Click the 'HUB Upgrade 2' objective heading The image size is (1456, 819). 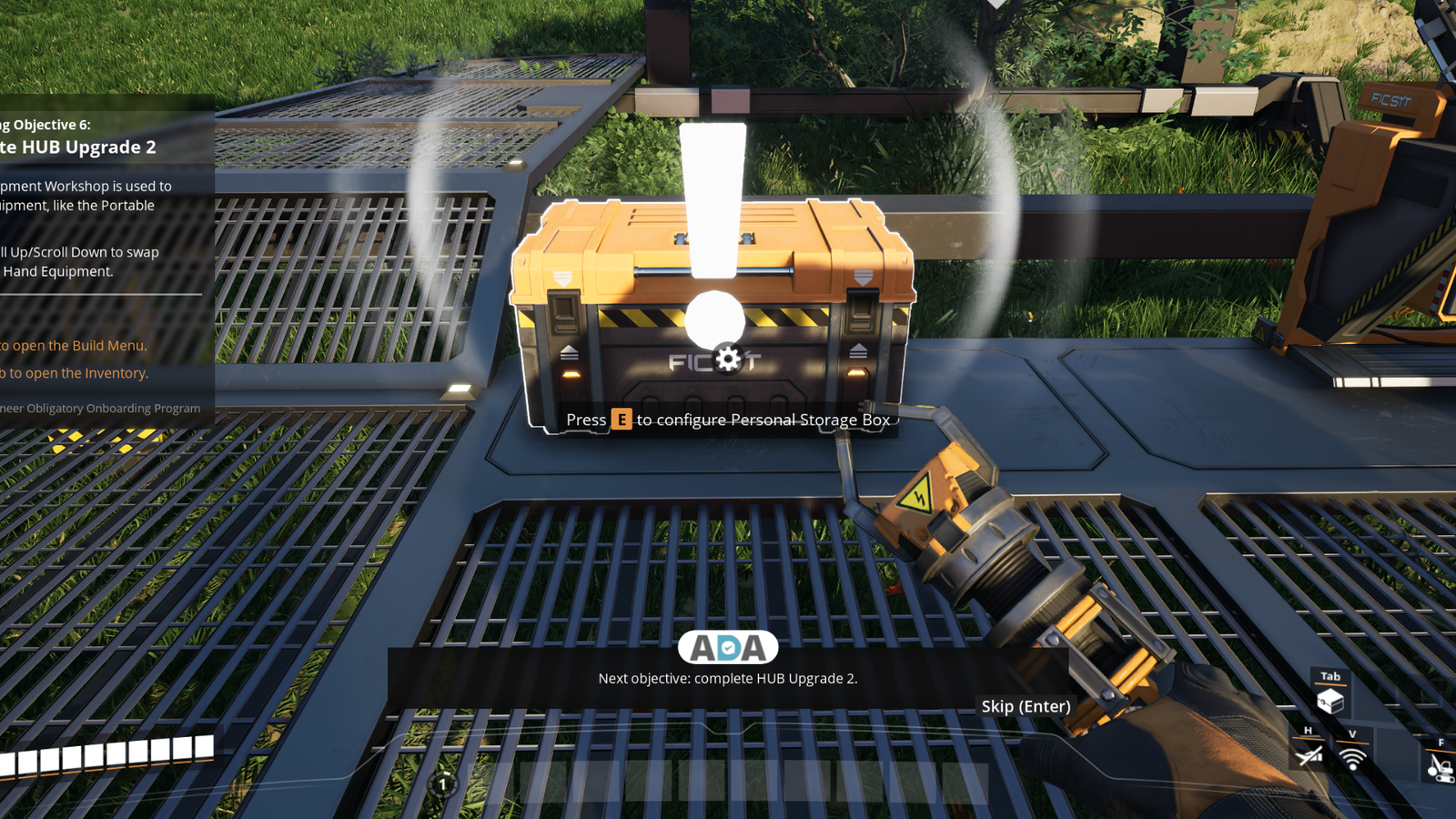tap(77, 147)
